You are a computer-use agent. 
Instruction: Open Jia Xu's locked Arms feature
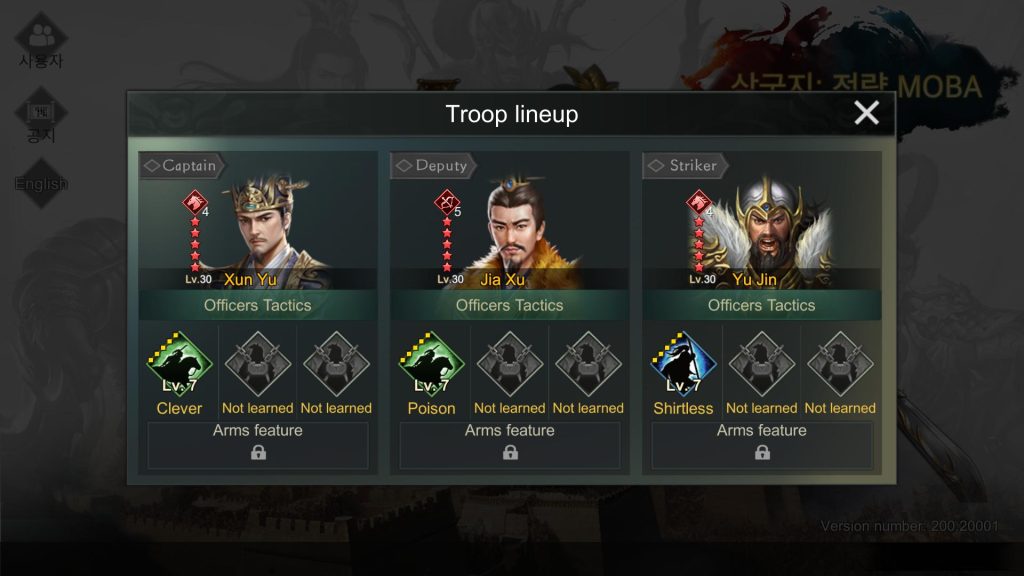510,445
